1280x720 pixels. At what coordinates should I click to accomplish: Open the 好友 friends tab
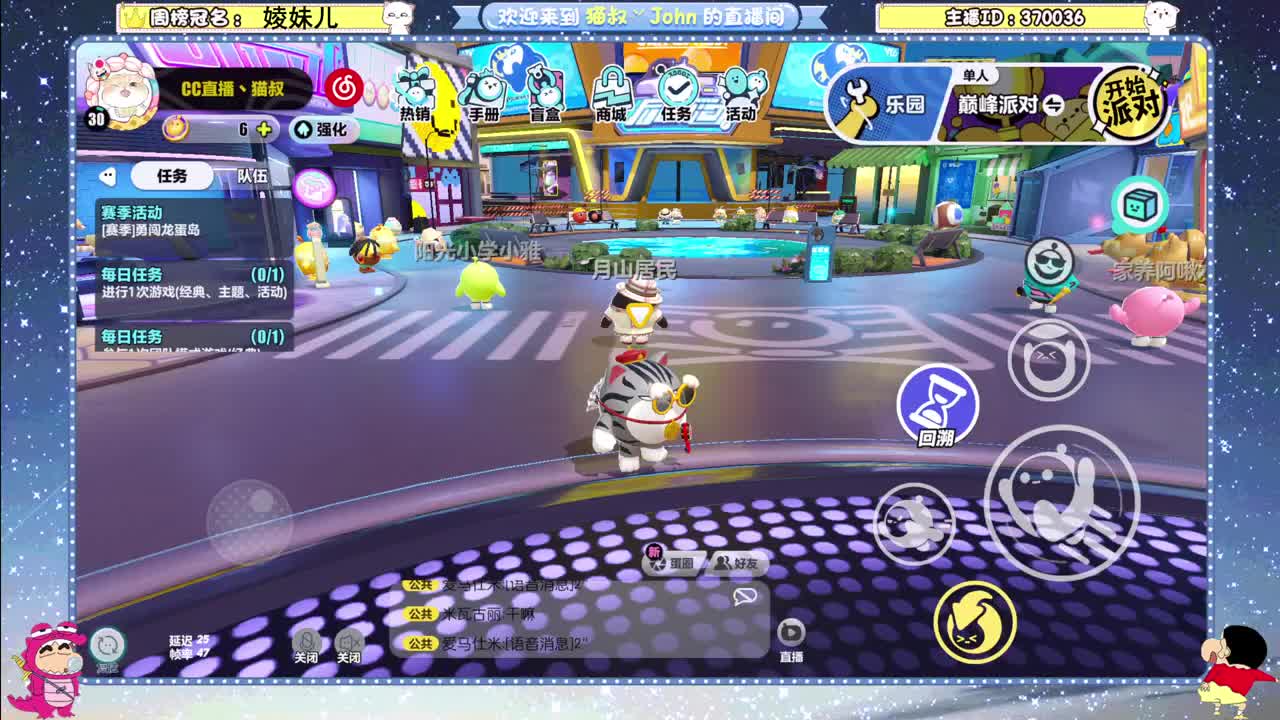point(738,563)
